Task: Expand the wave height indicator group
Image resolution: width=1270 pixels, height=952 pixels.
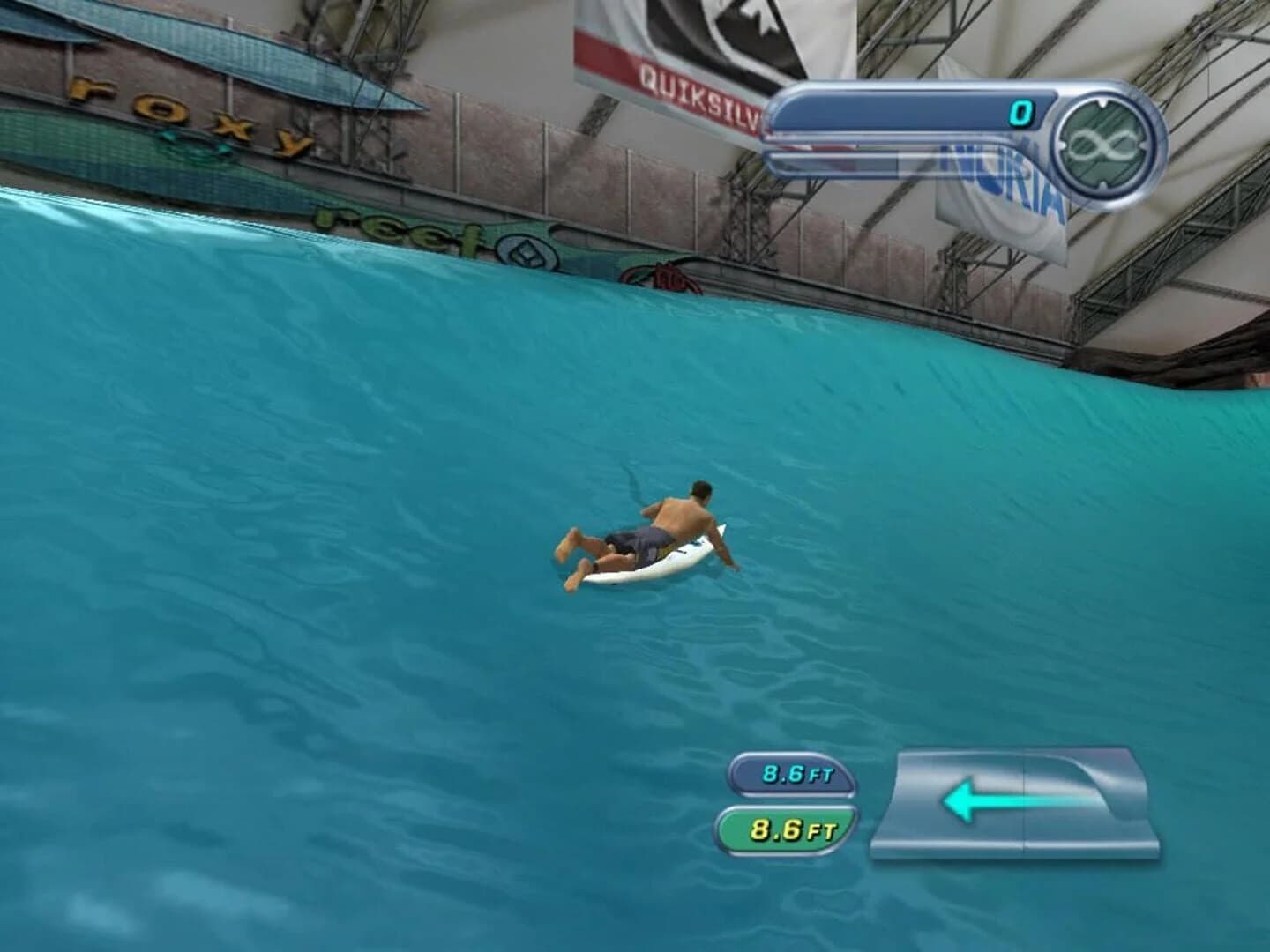Action: click(x=792, y=800)
